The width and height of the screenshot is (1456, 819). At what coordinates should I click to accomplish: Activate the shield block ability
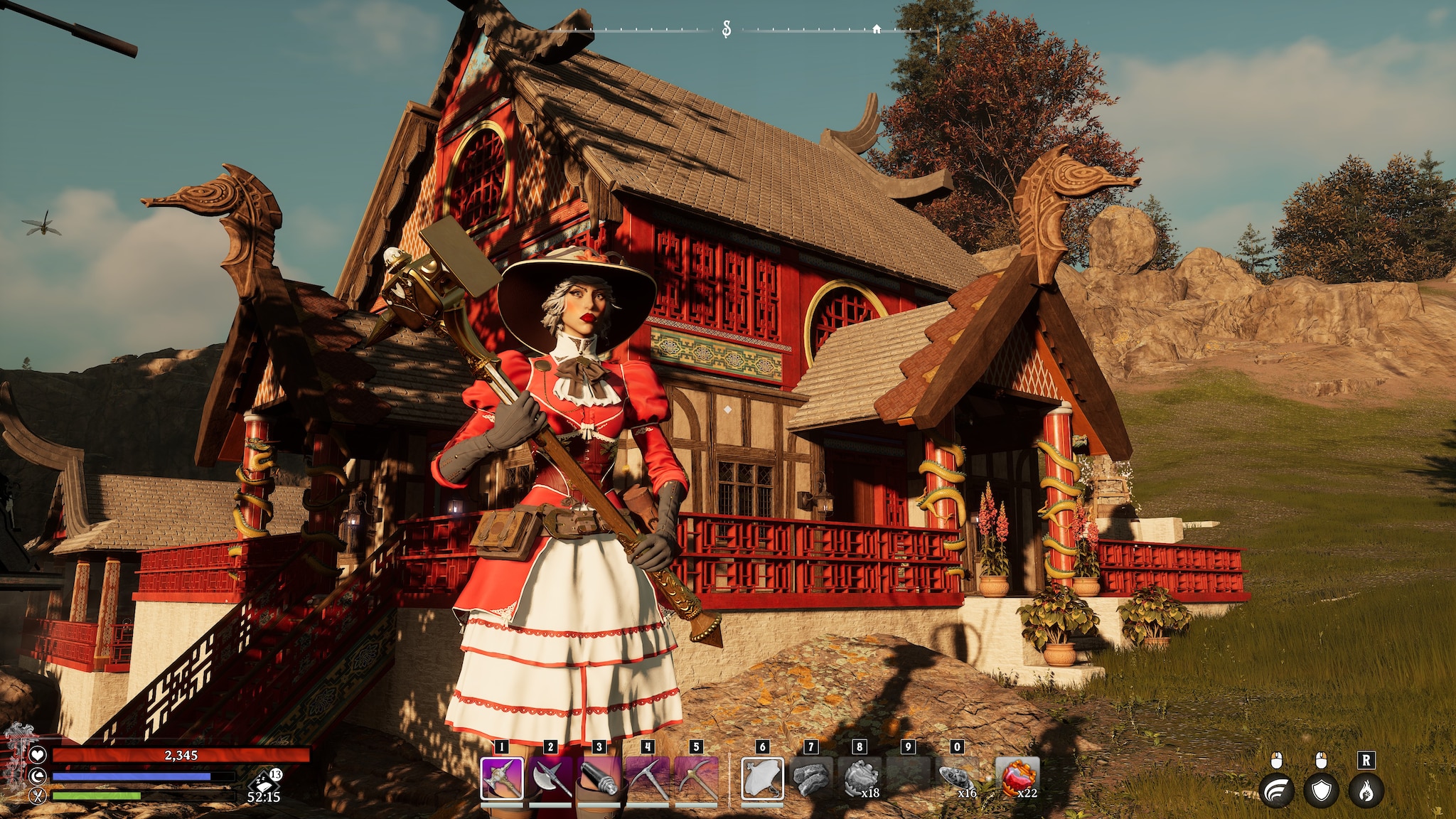click(x=1321, y=791)
